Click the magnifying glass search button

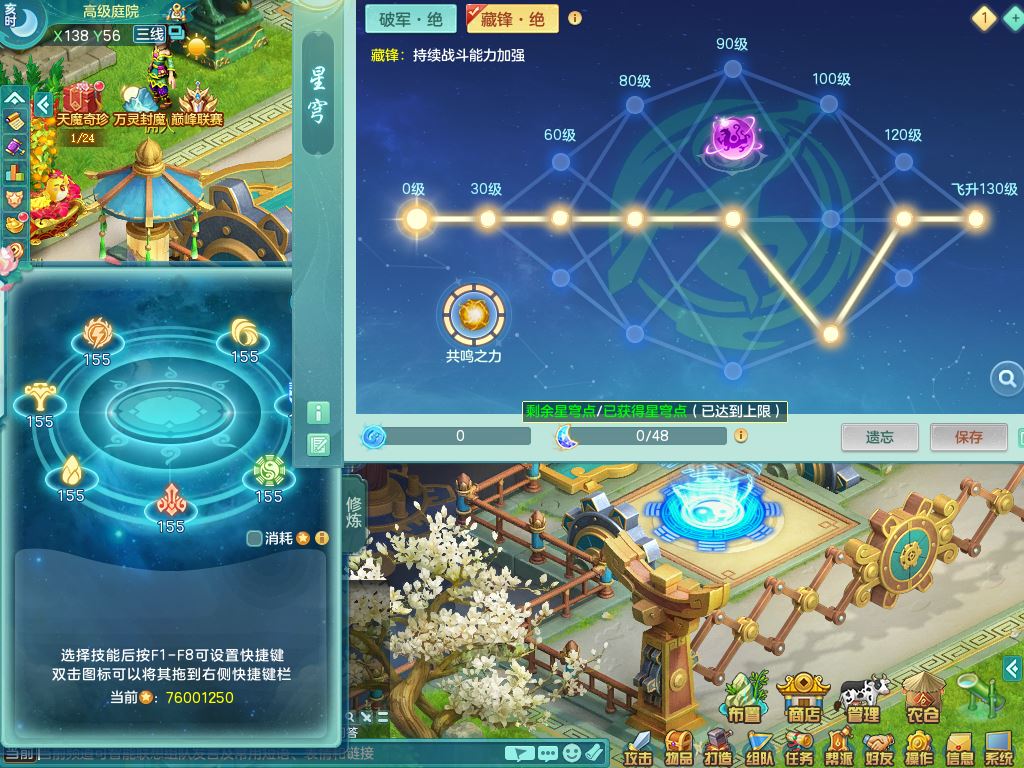click(1006, 378)
